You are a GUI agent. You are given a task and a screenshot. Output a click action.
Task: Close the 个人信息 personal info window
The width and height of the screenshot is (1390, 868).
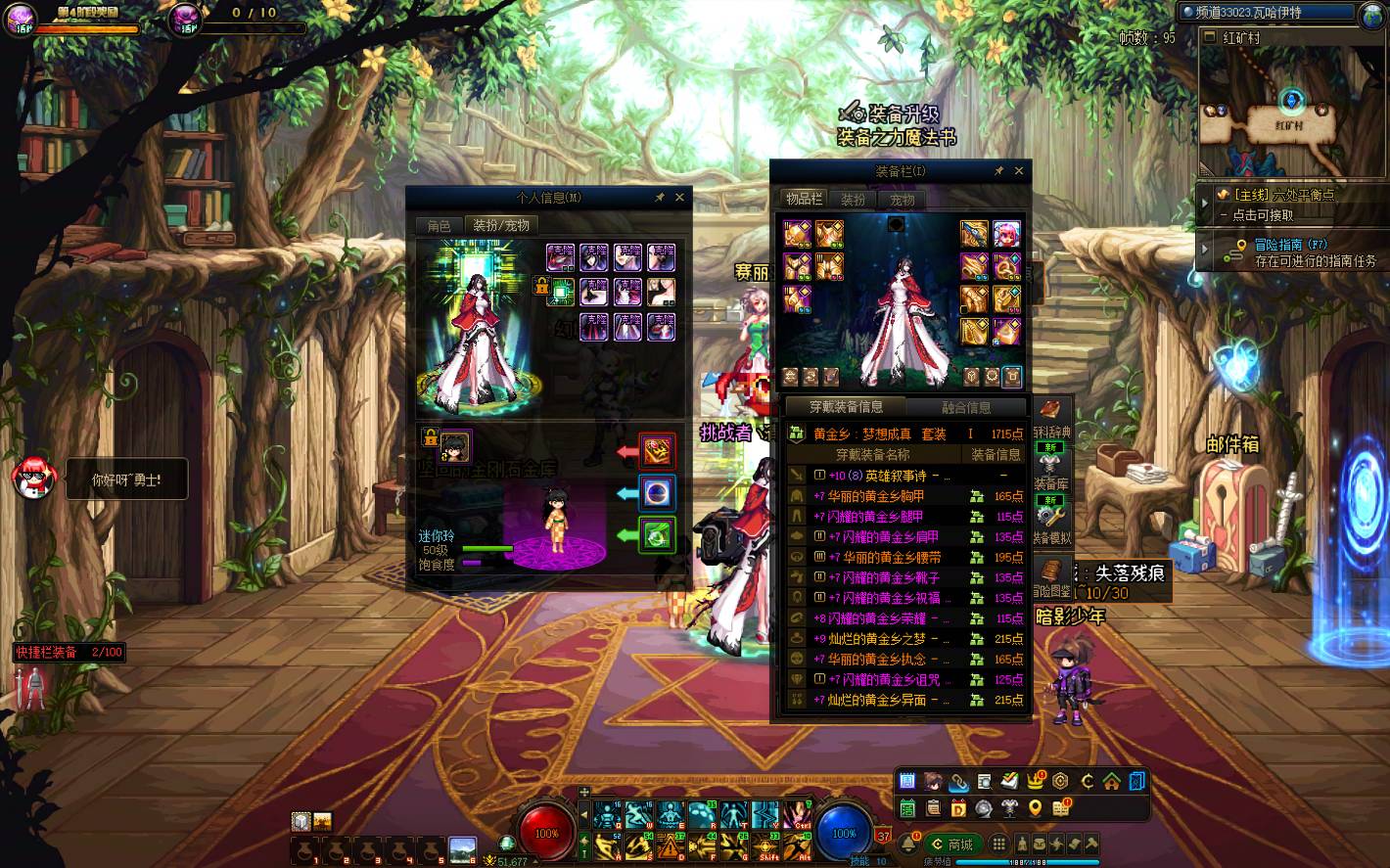679,198
